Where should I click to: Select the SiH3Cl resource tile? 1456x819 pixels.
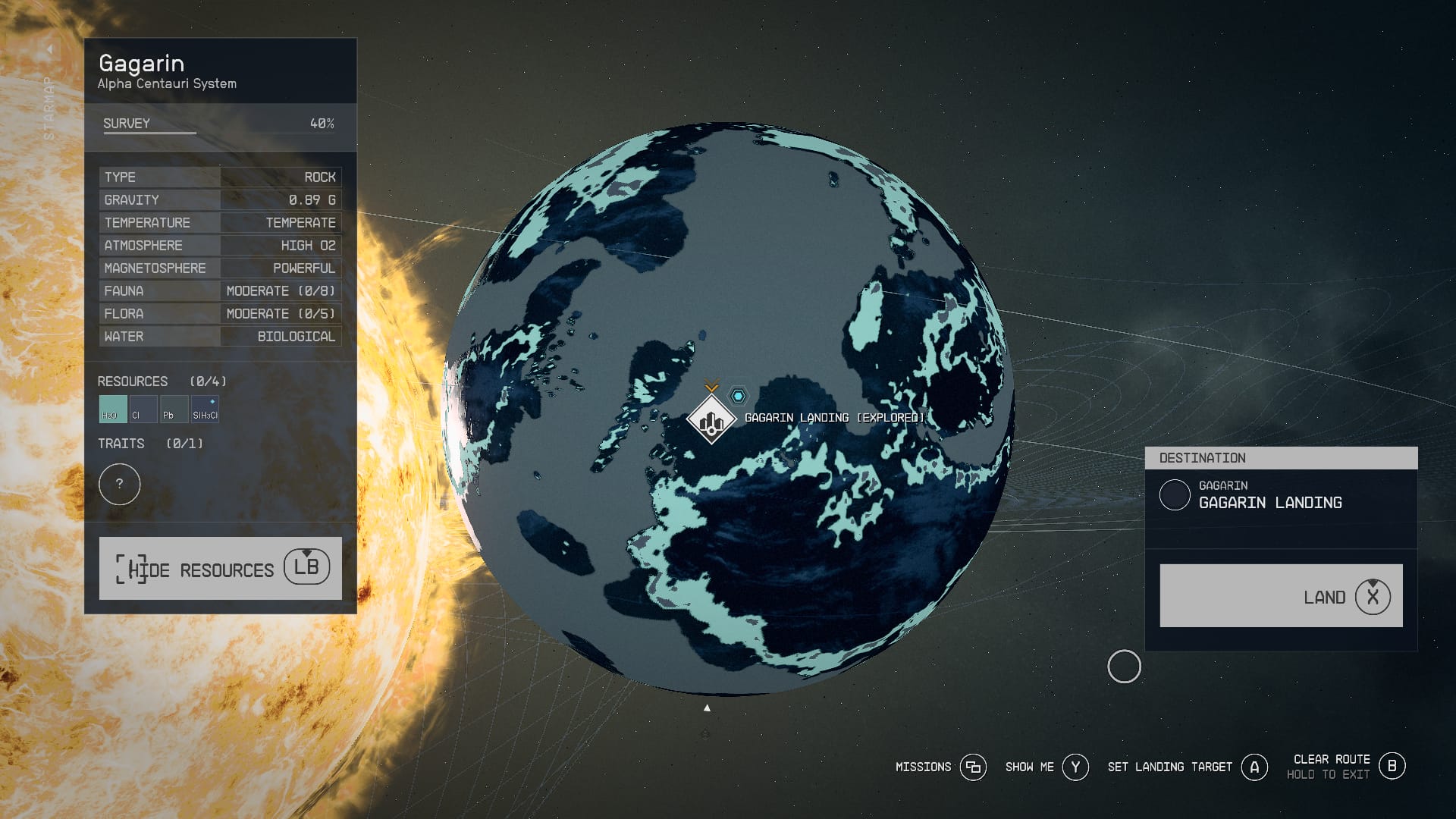tap(205, 409)
